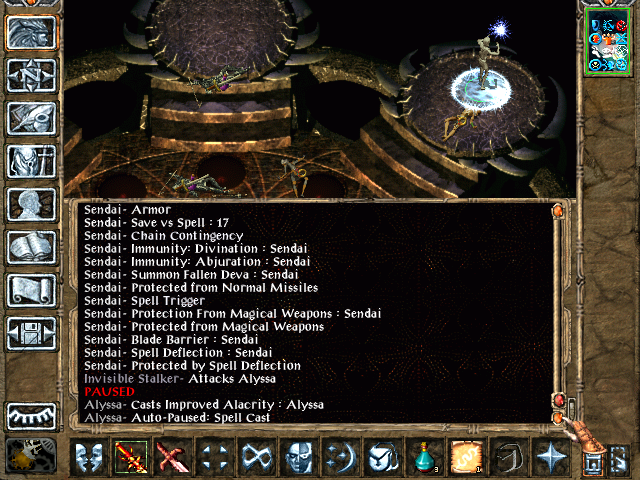This screenshot has height=480, width=640.
Task: Open special abilities with the four-pointed star
Action: point(551,460)
